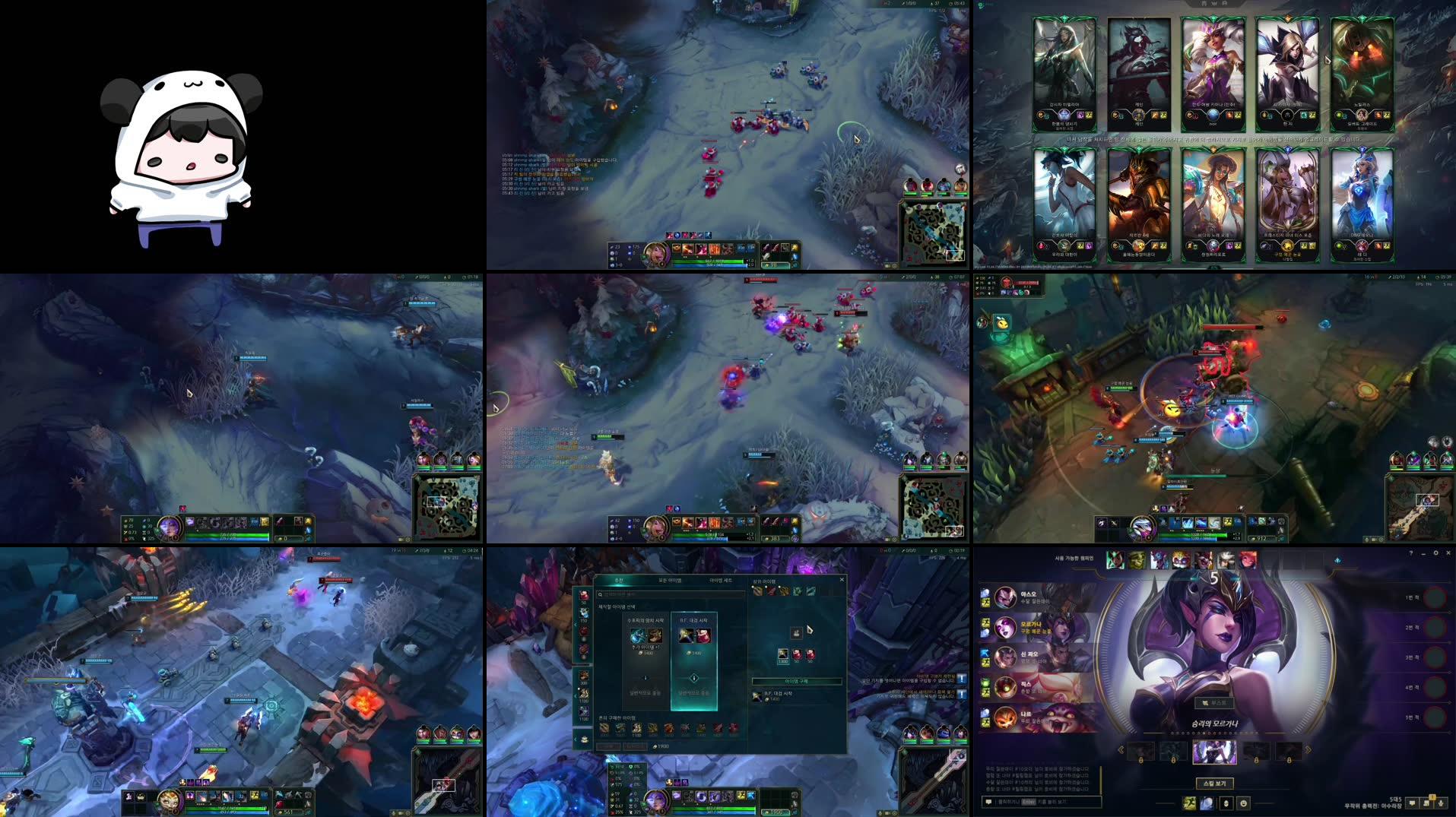Click the right chevron to browse more skins
This screenshot has height=817, width=1456.
[x=1308, y=749]
